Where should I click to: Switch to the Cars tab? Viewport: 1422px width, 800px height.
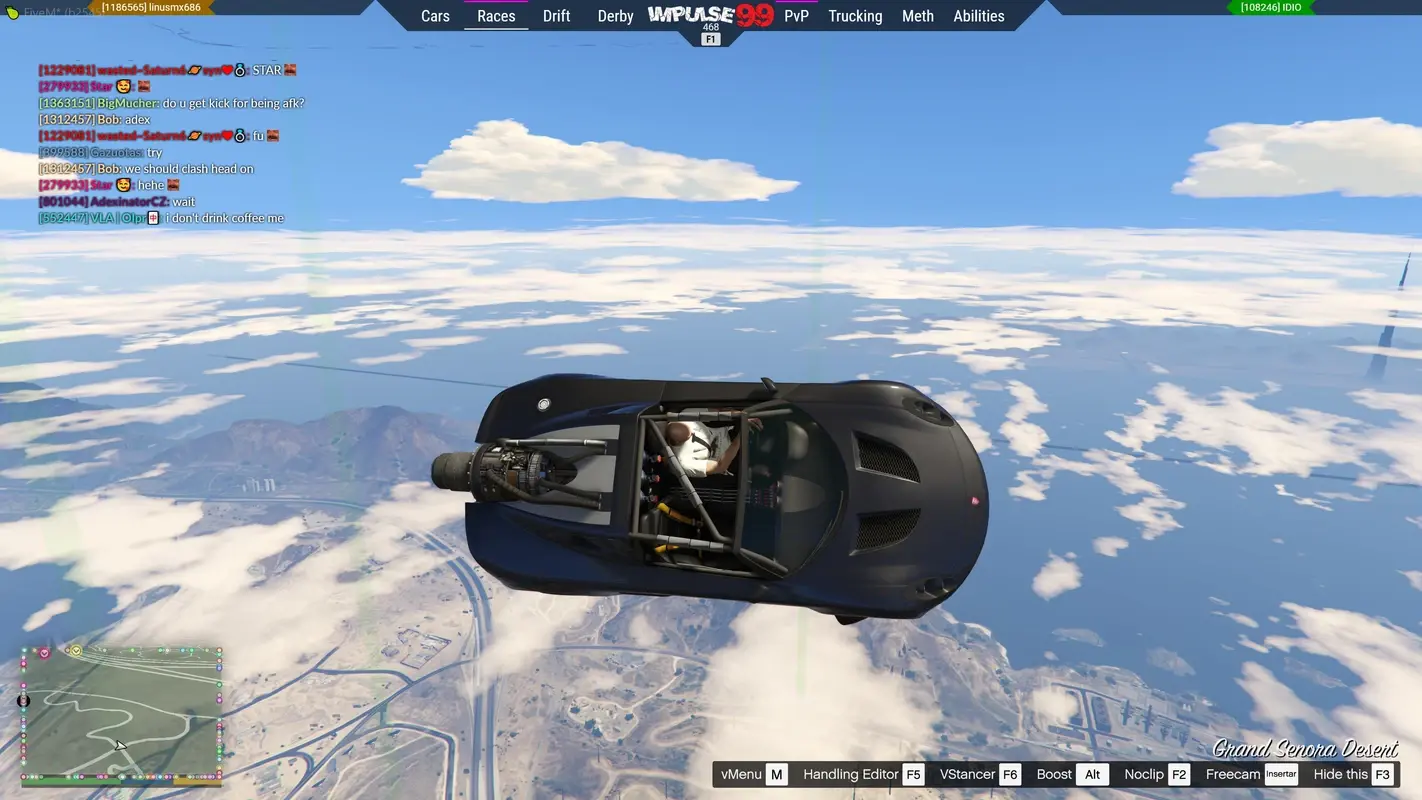435,15
